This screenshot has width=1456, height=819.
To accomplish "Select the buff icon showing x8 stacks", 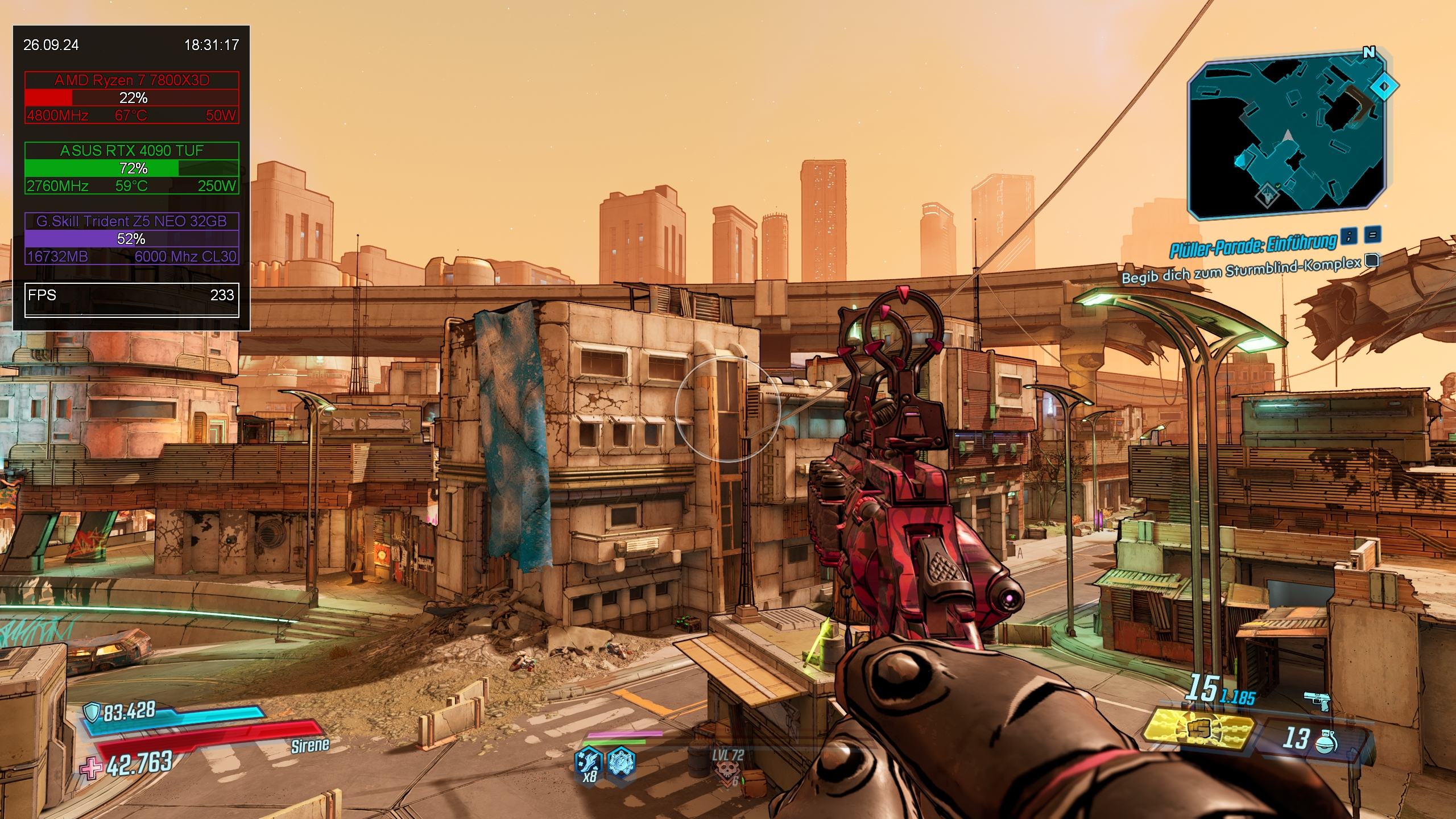I will tap(588, 761).
